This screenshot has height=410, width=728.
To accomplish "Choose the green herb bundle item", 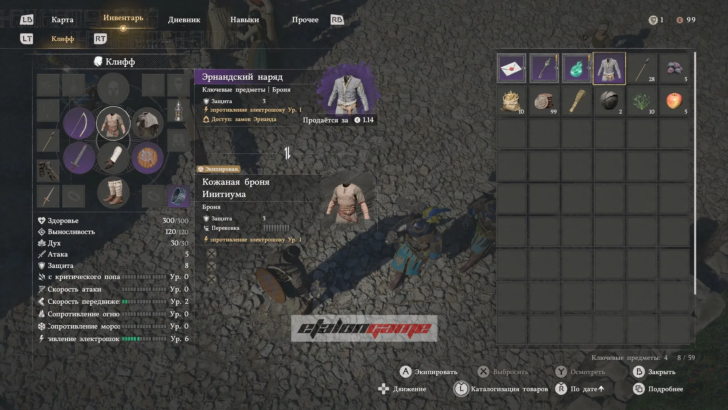I will click(x=641, y=100).
